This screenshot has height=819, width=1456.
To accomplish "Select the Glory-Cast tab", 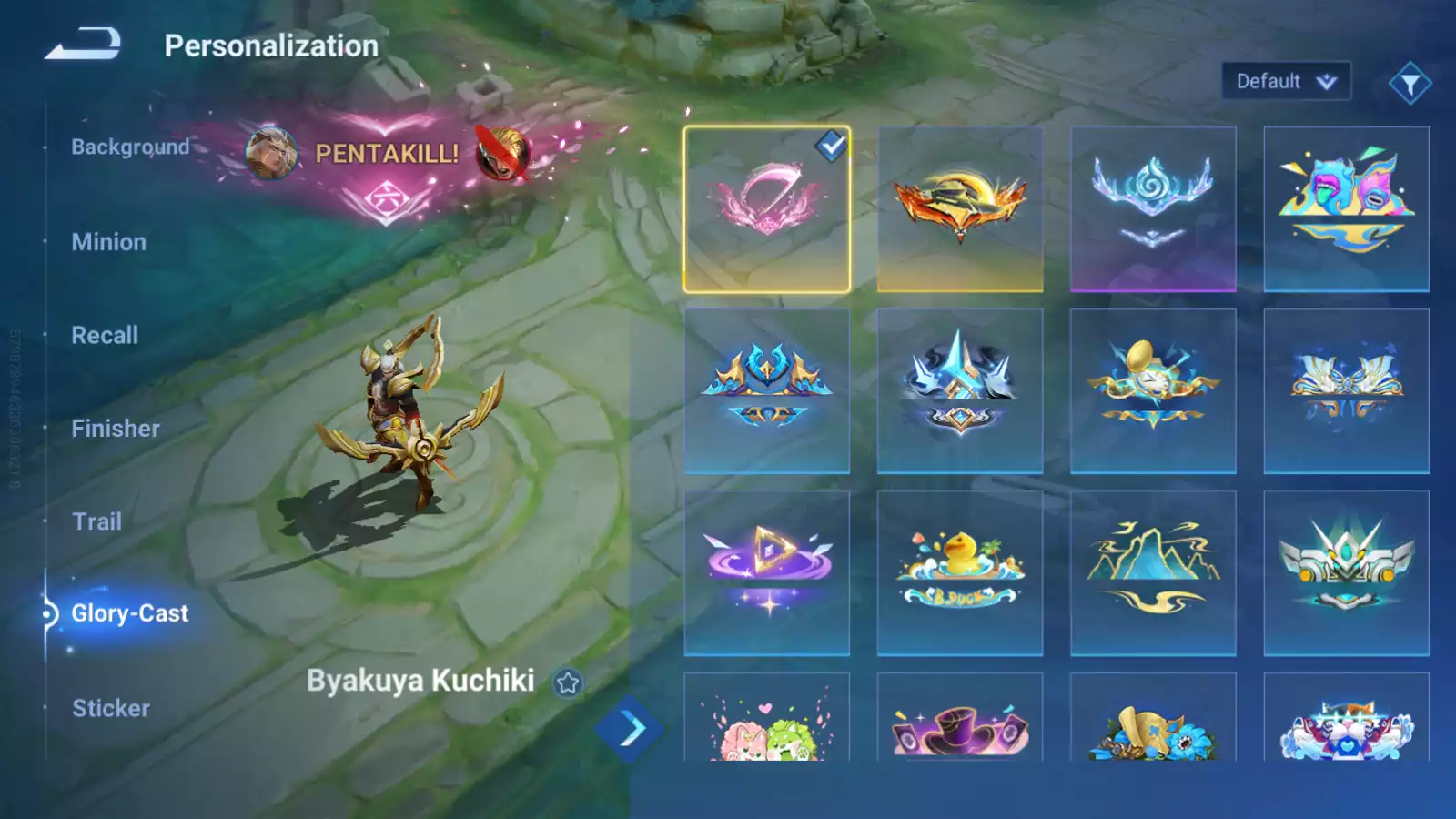I will pyautogui.click(x=129, y=613).
